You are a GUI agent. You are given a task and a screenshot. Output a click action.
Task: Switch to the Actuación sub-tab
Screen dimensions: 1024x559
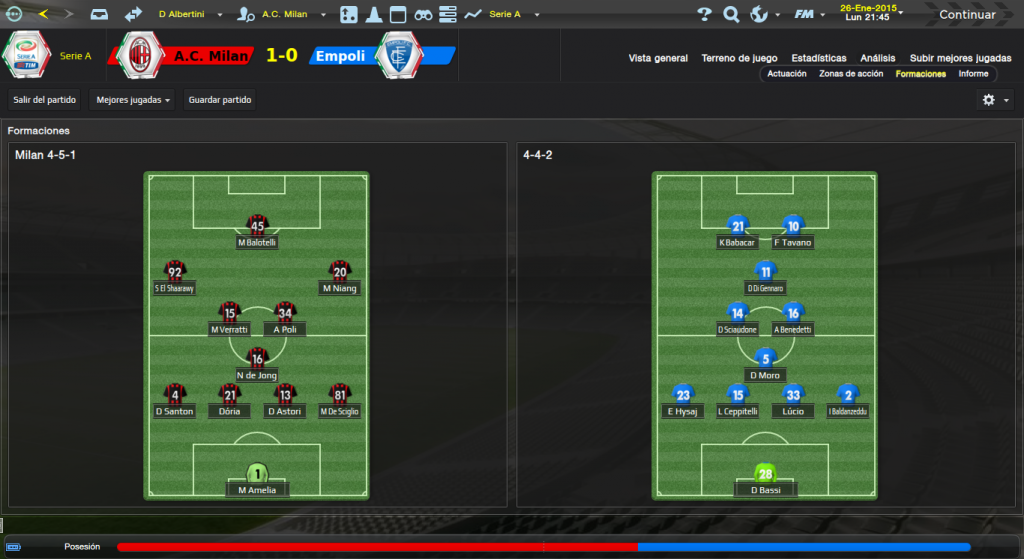[787, 74]
